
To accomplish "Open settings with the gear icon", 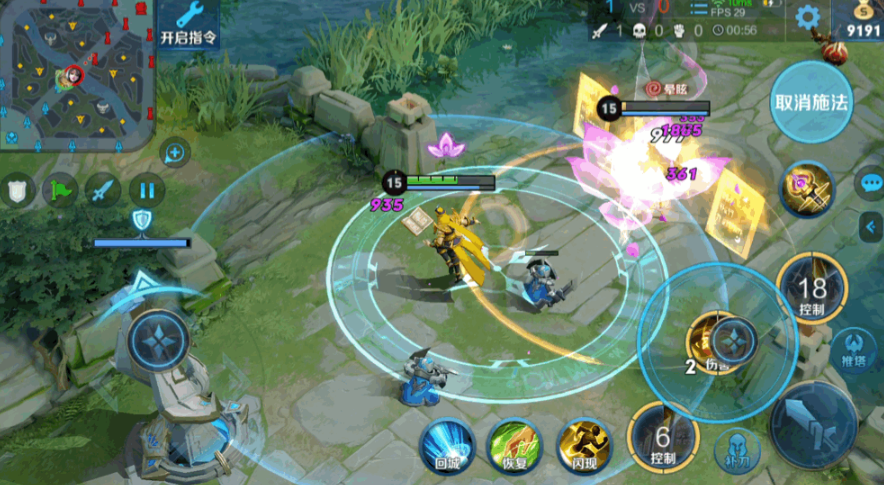I will click(807, 17).
